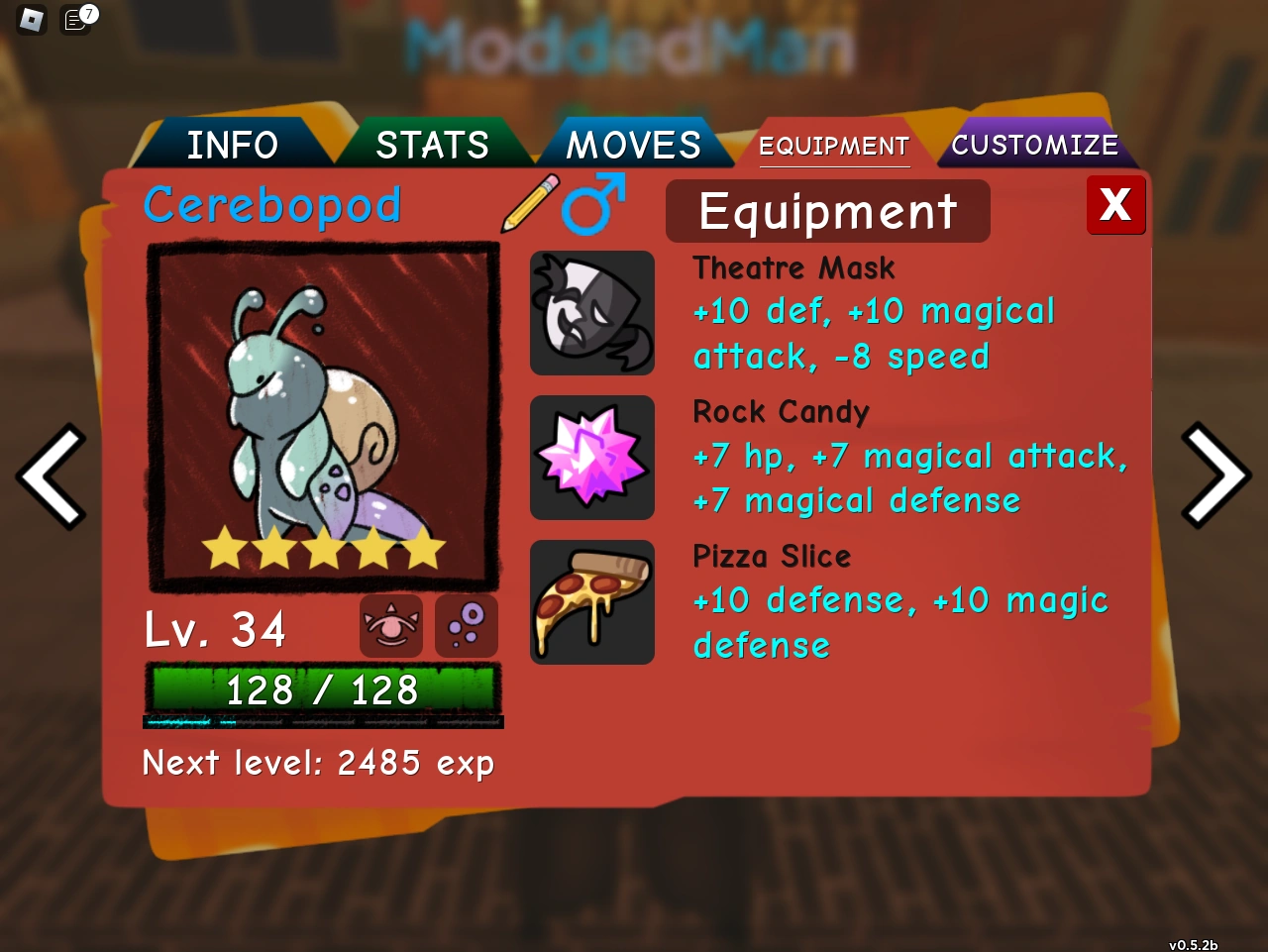Go to the next creature with right arrow
Screen dimensions: 1268x952
tap(1216, 476)
